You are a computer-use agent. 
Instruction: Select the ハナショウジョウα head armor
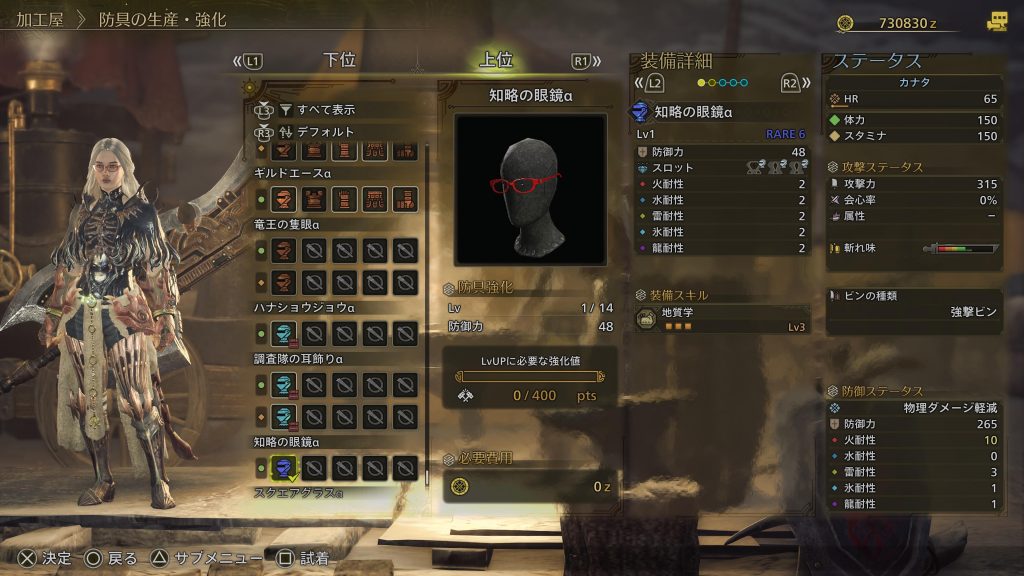(285, 333)
